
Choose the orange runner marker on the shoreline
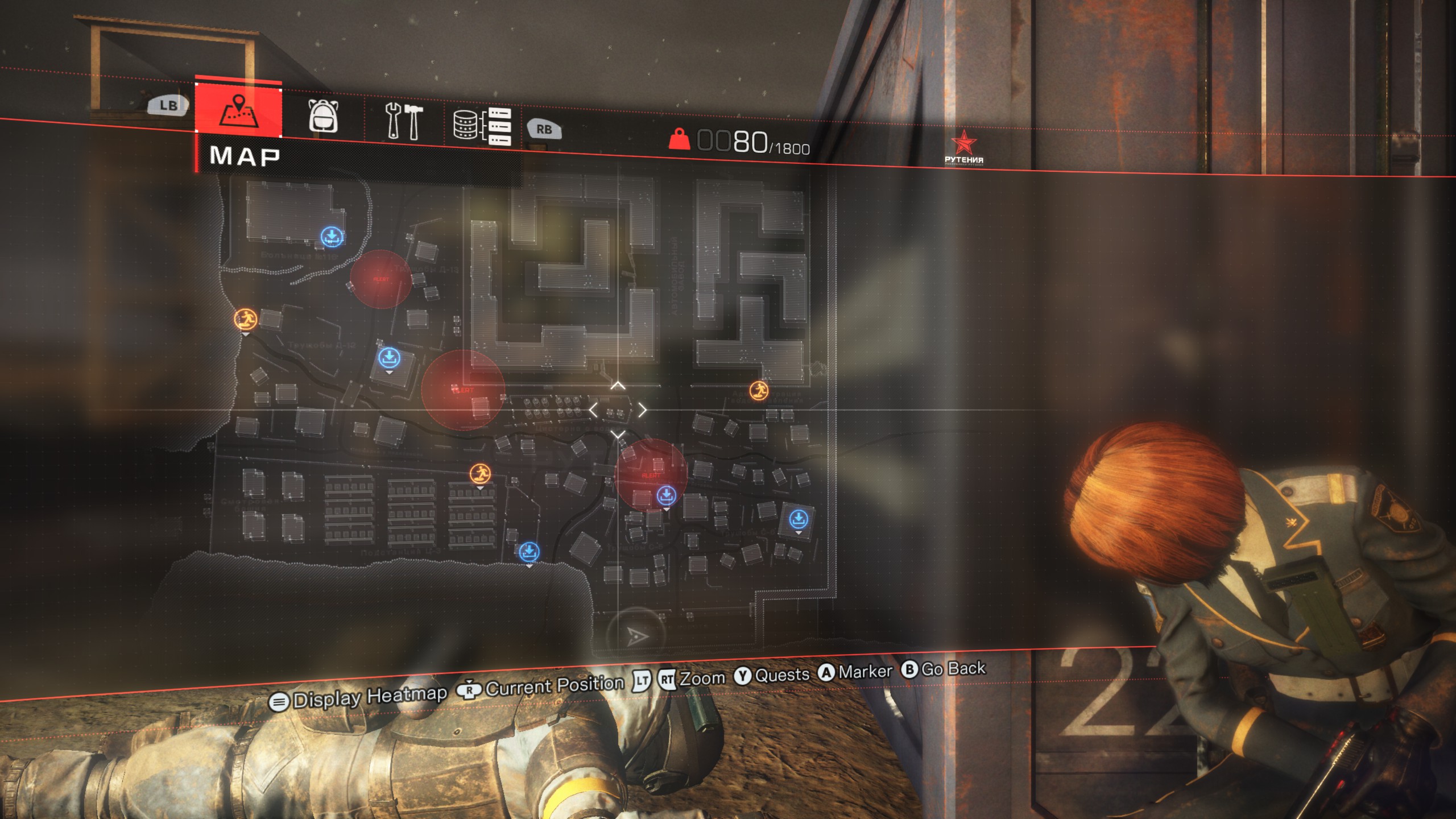pos(245,319)
